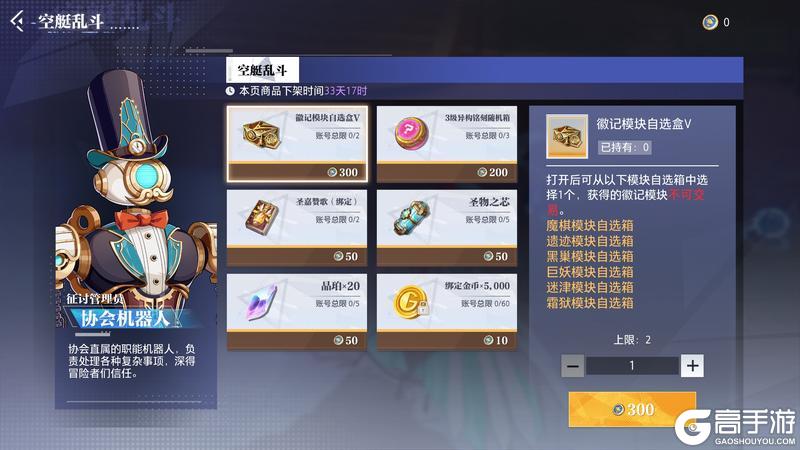Open the 魔棋模块自选箱 link
800x450 pixels.
pyautogui.click(x=589, y=226)
